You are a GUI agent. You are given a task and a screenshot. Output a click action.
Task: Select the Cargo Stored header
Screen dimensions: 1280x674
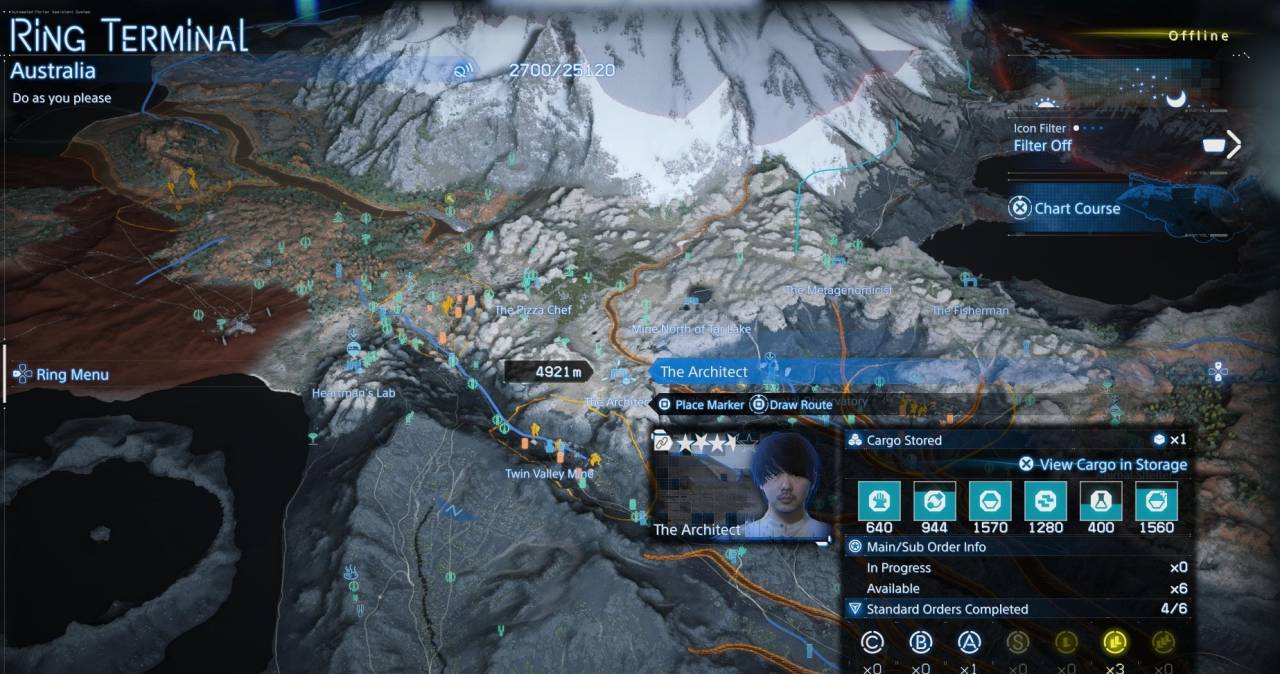pyautogui.click(x=904, y=440)
